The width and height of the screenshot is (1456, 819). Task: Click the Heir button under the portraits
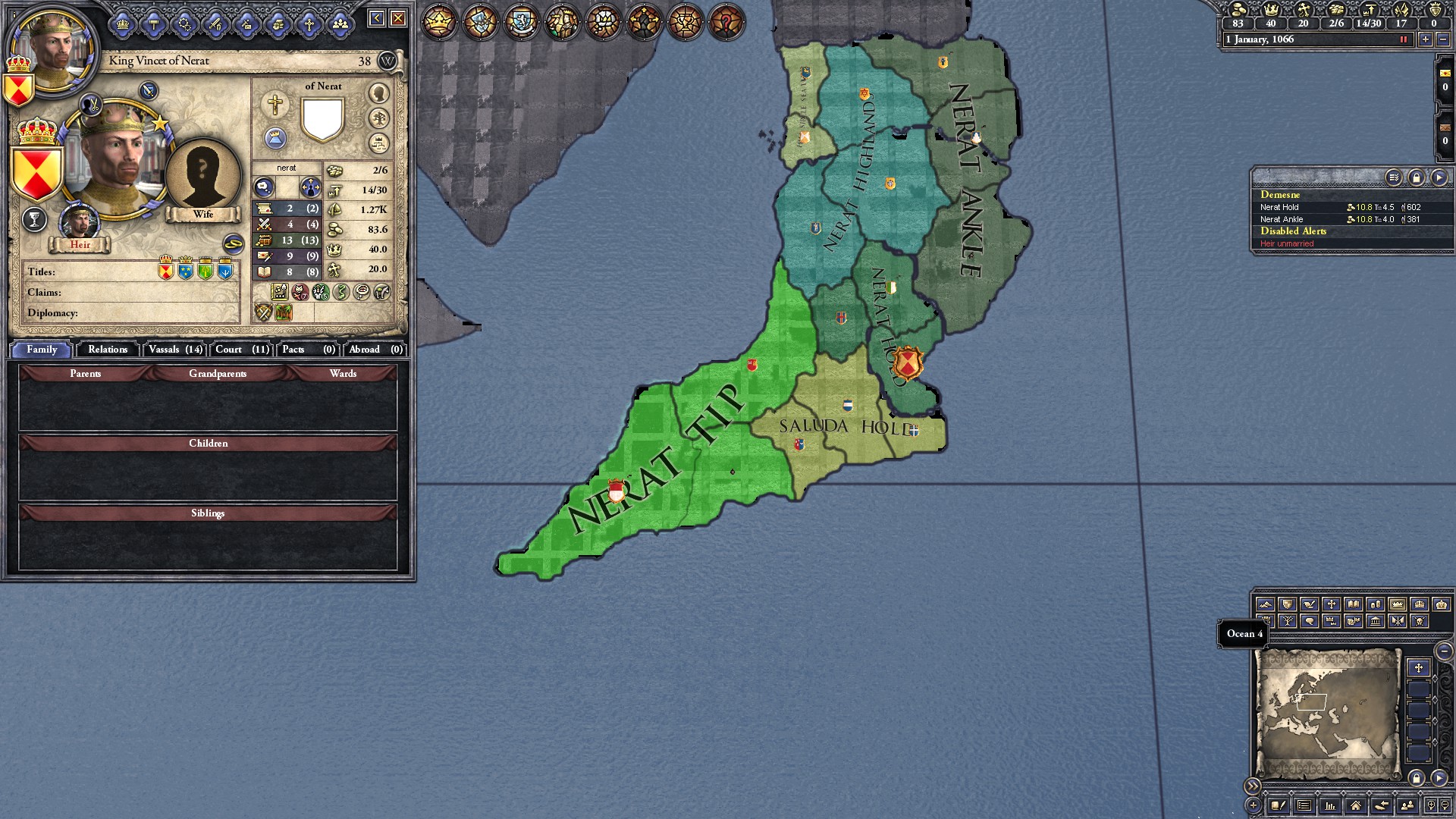(80, 245)
